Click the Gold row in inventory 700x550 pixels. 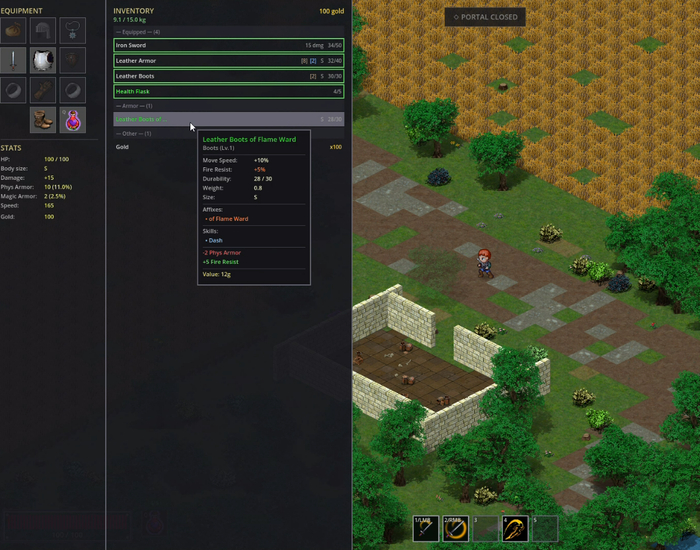(x=228, y=147)
